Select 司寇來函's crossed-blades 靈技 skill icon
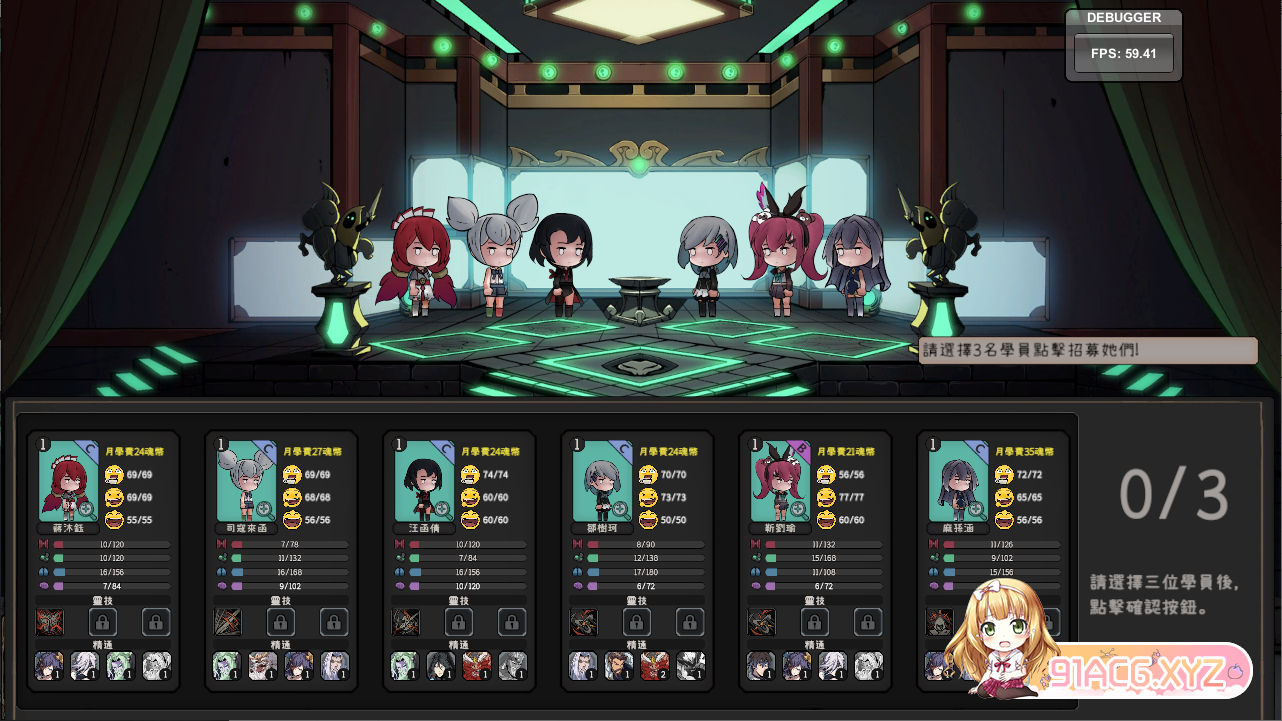This screenshot has height=721, width=1282. [226, 621]
